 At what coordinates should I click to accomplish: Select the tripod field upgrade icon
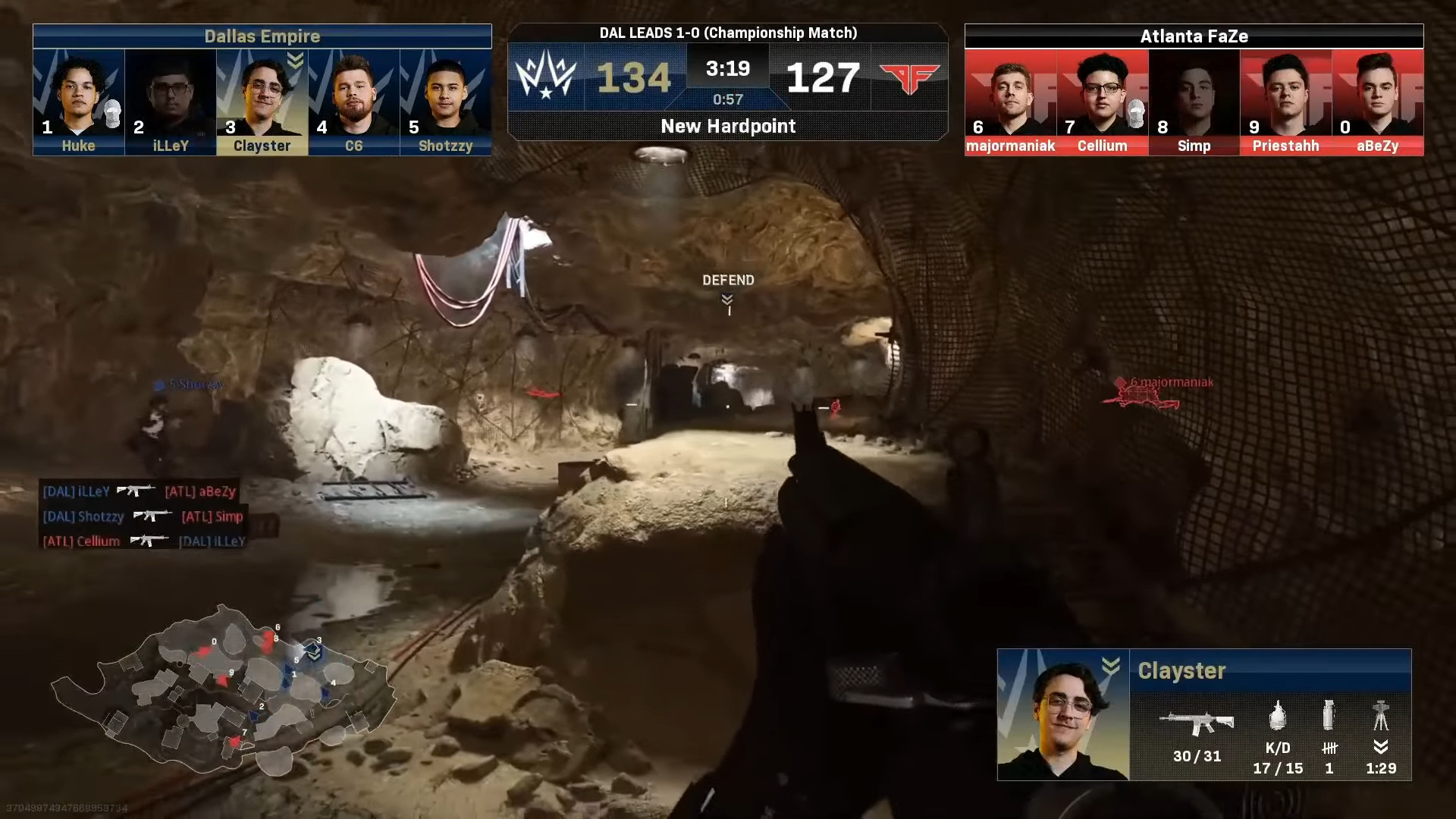[x=1381, y=715]
